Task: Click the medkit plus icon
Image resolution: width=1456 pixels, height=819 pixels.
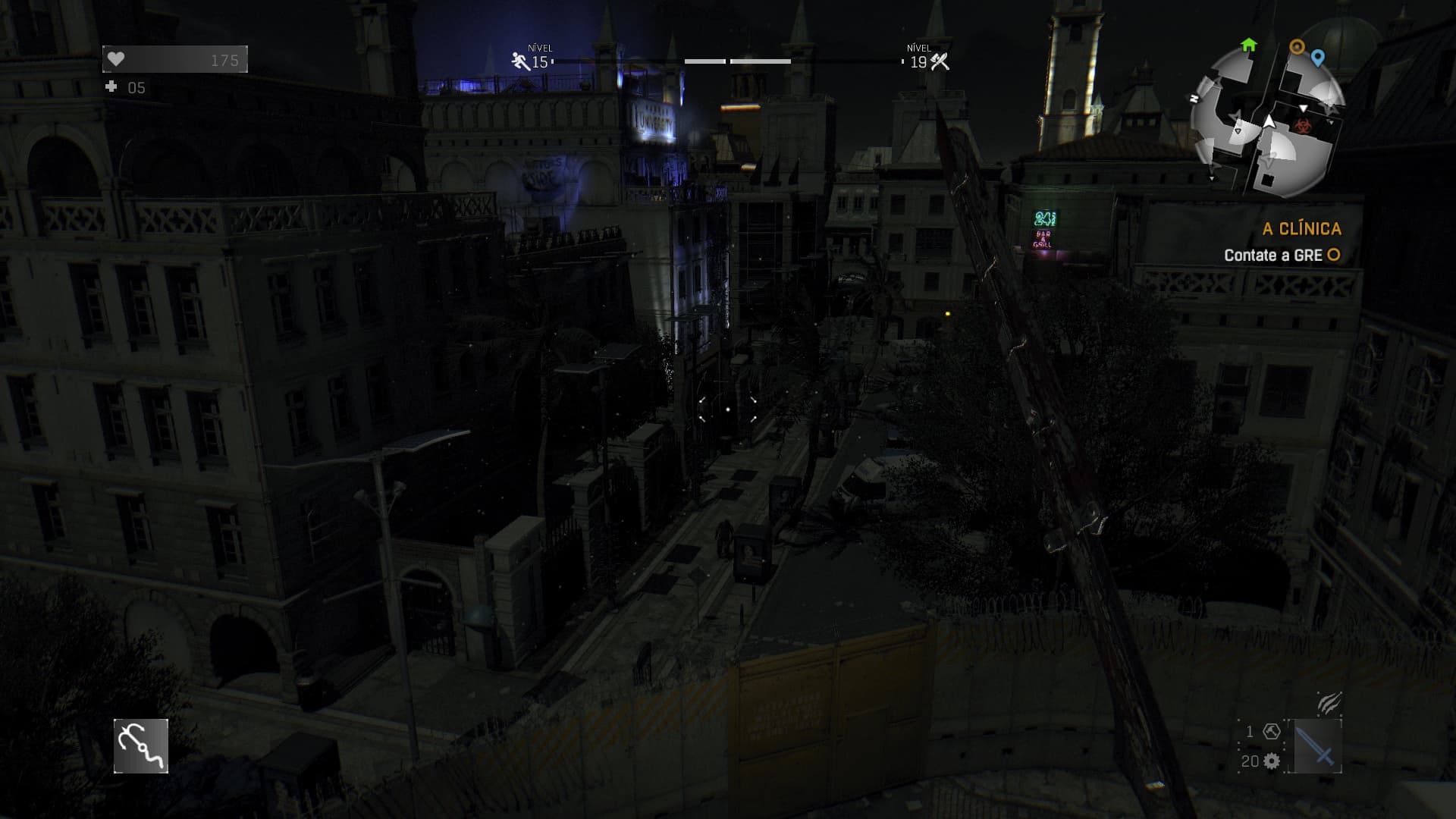Action: pos(111,87)
